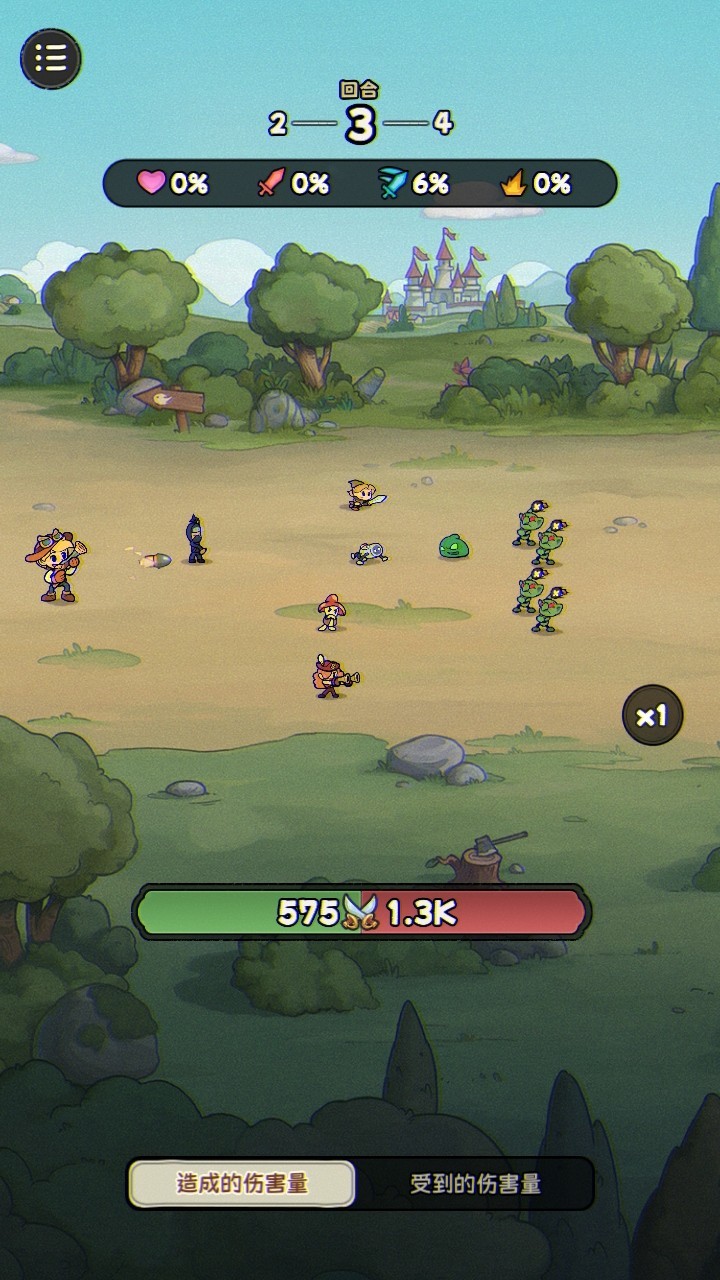Switch to the 造成的伤害量 tab
720x1280 pixels.
pyautogui.click(x=242, y=1184)
